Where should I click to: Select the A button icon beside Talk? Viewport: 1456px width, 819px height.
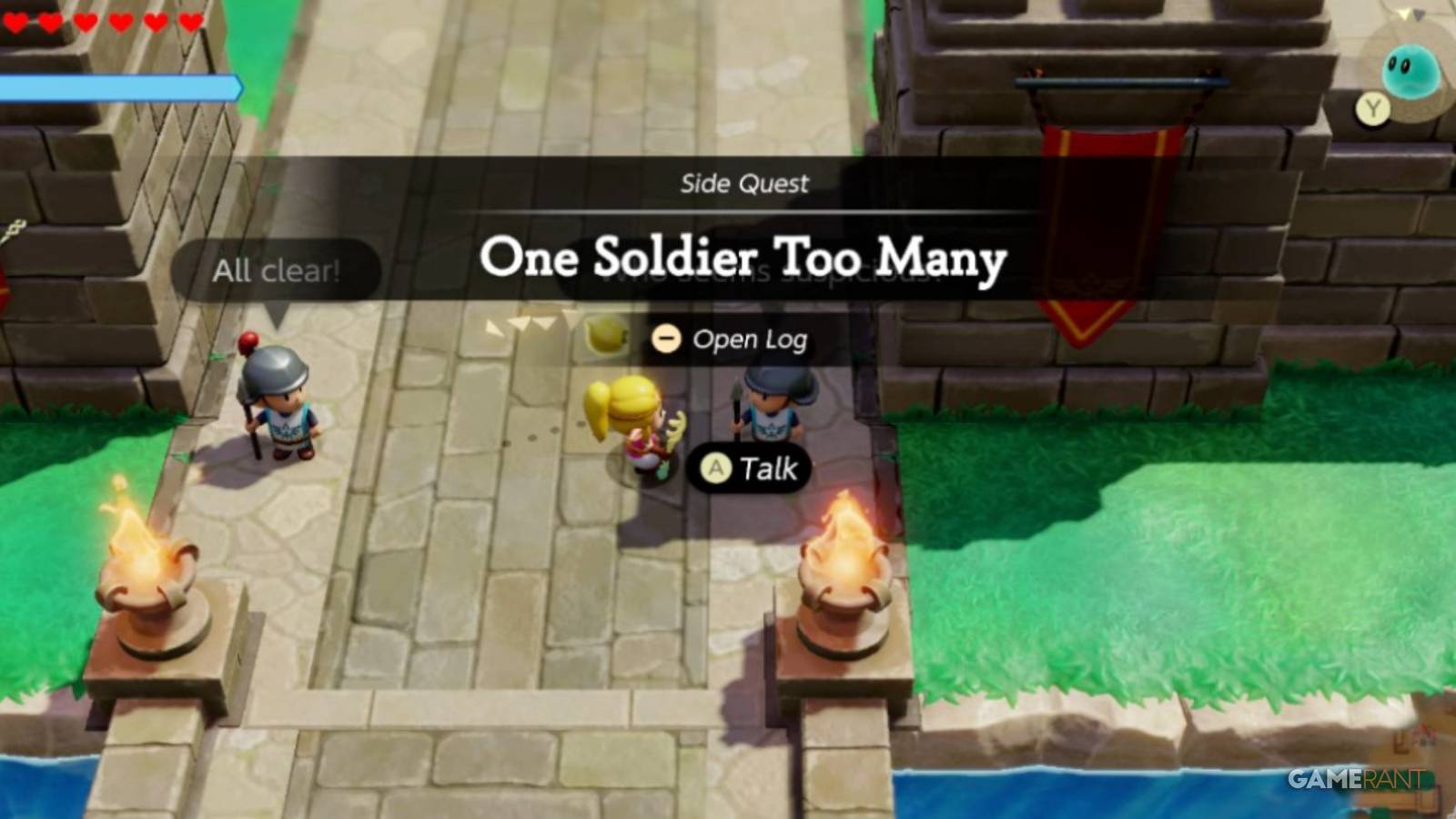[x=716, y=469]
